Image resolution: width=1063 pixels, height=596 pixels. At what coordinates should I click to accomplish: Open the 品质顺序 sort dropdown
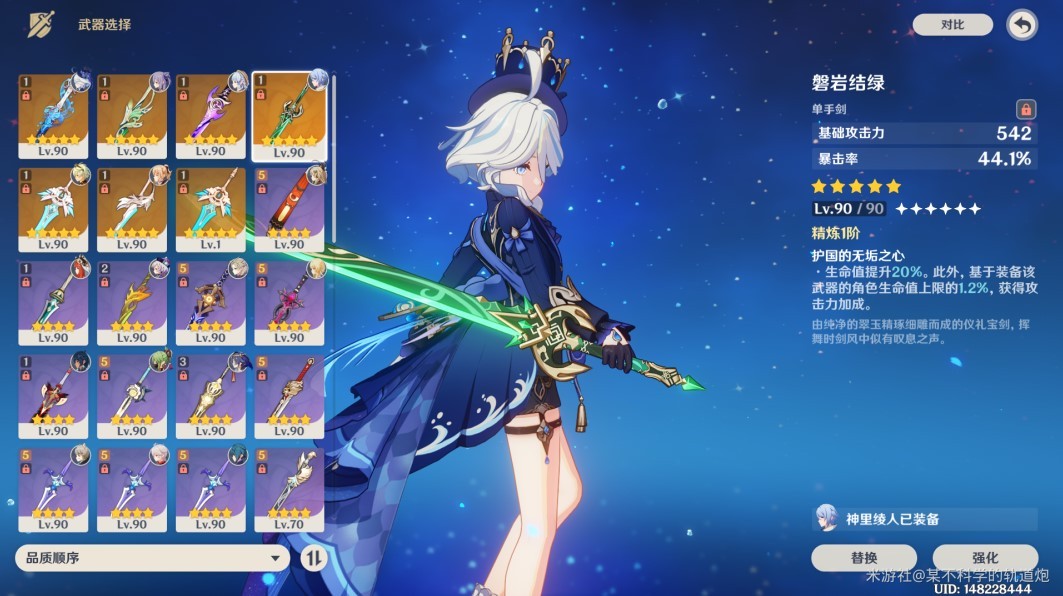152,558
